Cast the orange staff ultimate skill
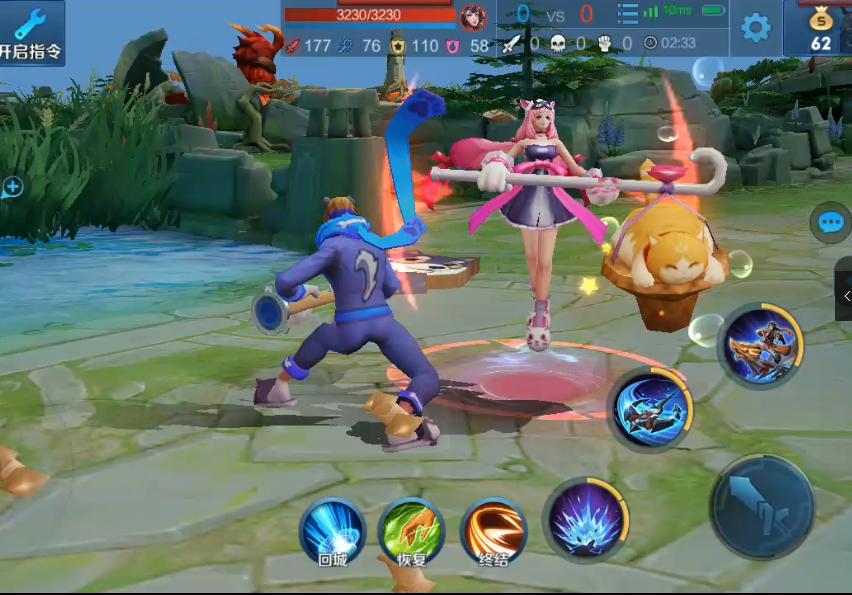The image size is (852, 595). tap(761, 345)
